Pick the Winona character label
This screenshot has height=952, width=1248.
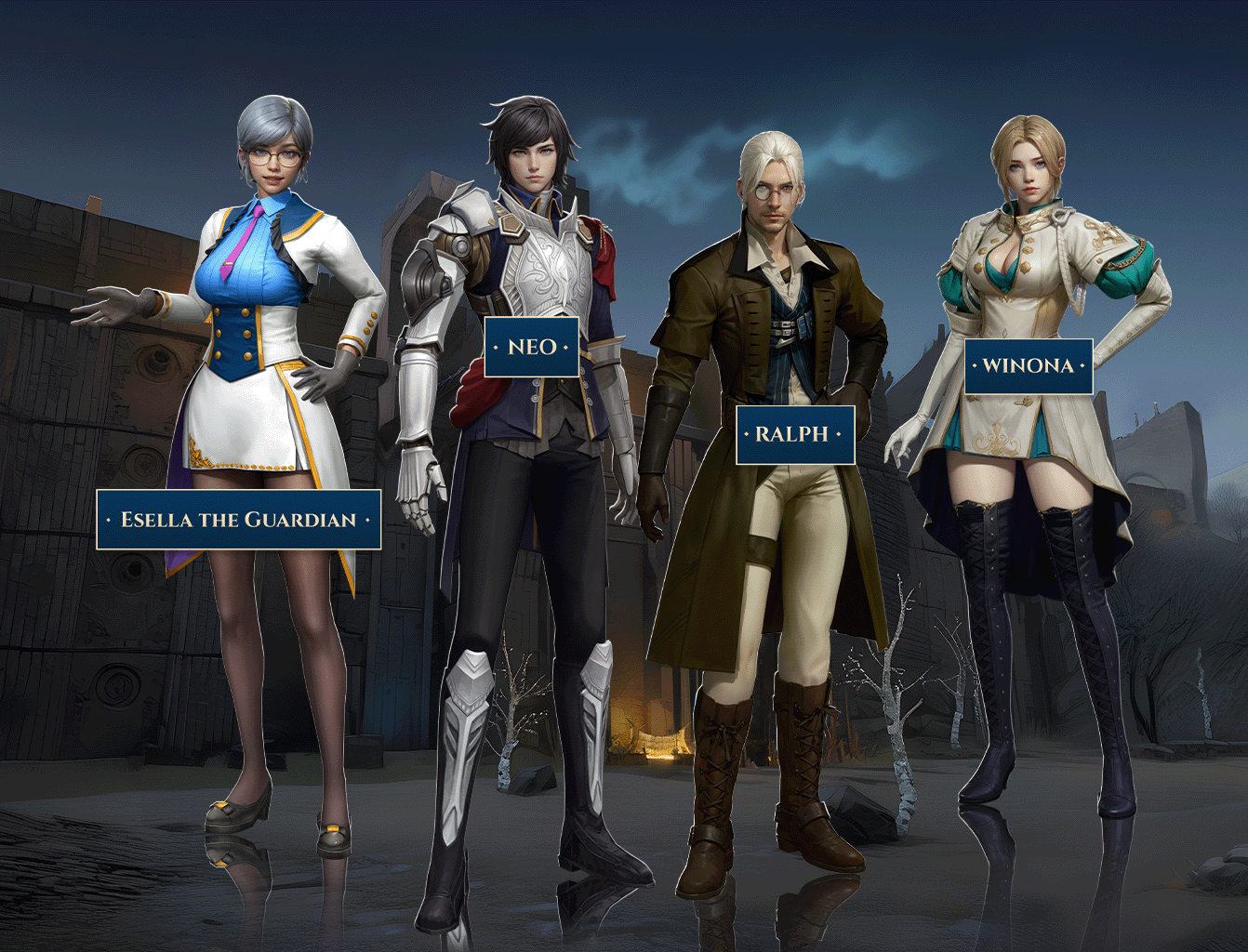pos(1028,365)
